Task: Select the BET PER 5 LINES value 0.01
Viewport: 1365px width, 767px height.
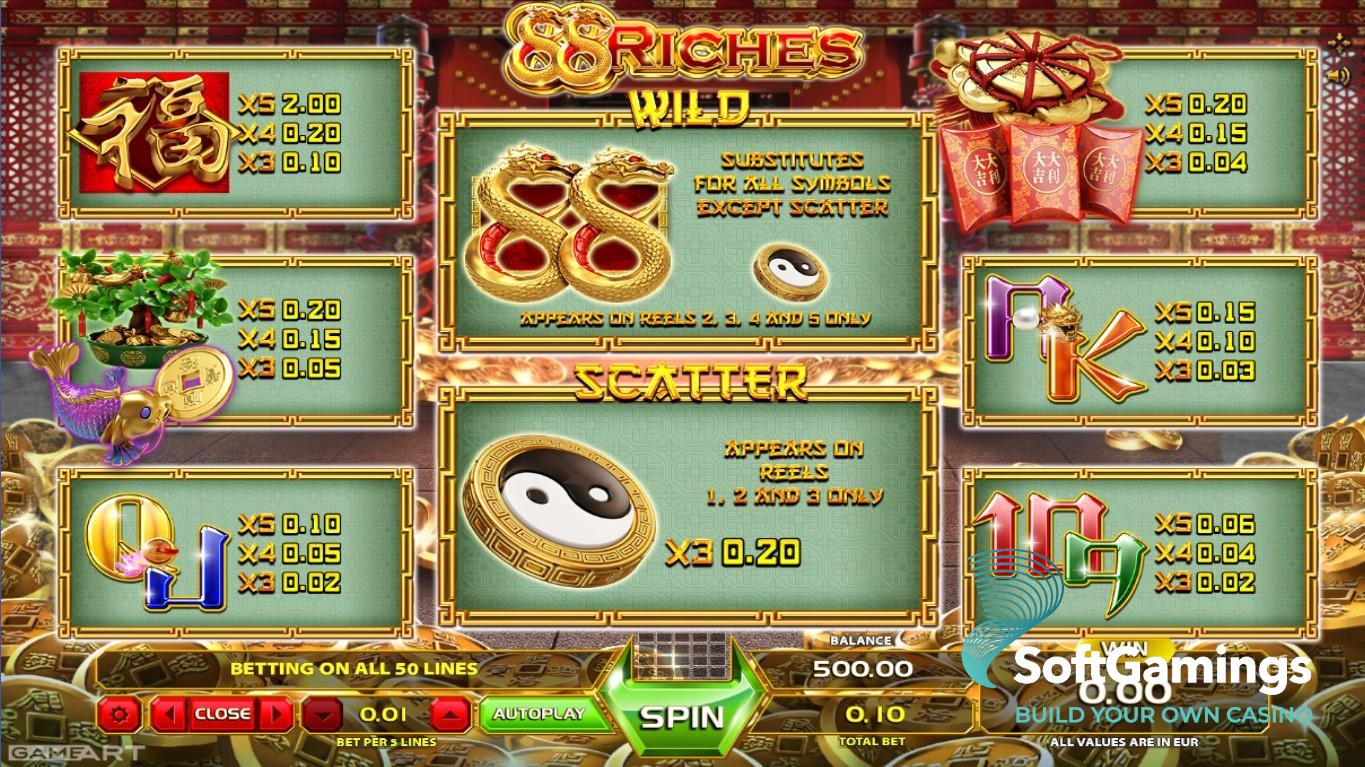Action: click(383, 714)
